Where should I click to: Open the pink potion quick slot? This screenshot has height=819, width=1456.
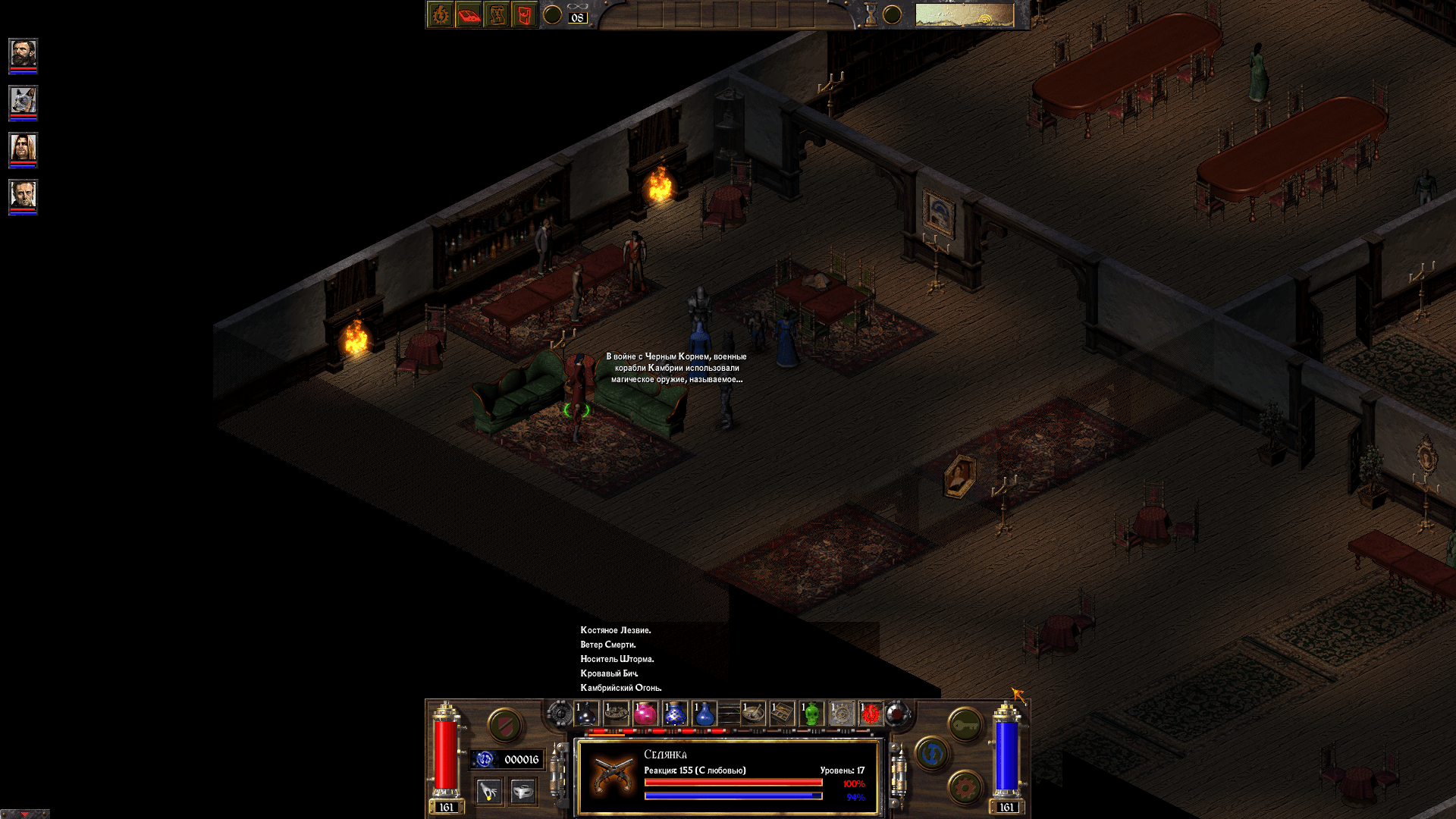click(x=644, y=713)
